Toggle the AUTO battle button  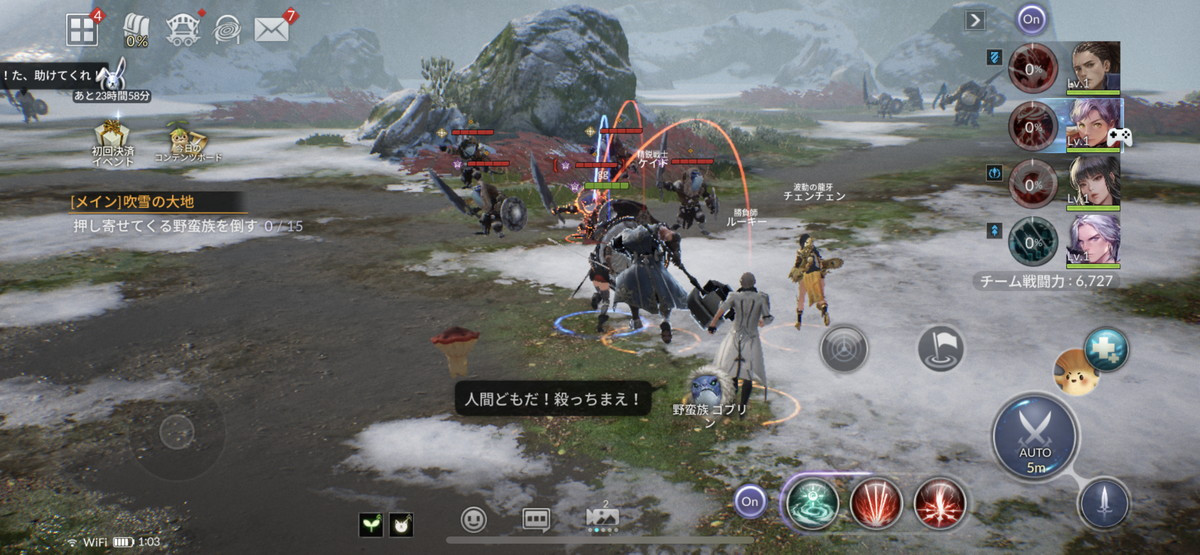[x=1035, y=436]
